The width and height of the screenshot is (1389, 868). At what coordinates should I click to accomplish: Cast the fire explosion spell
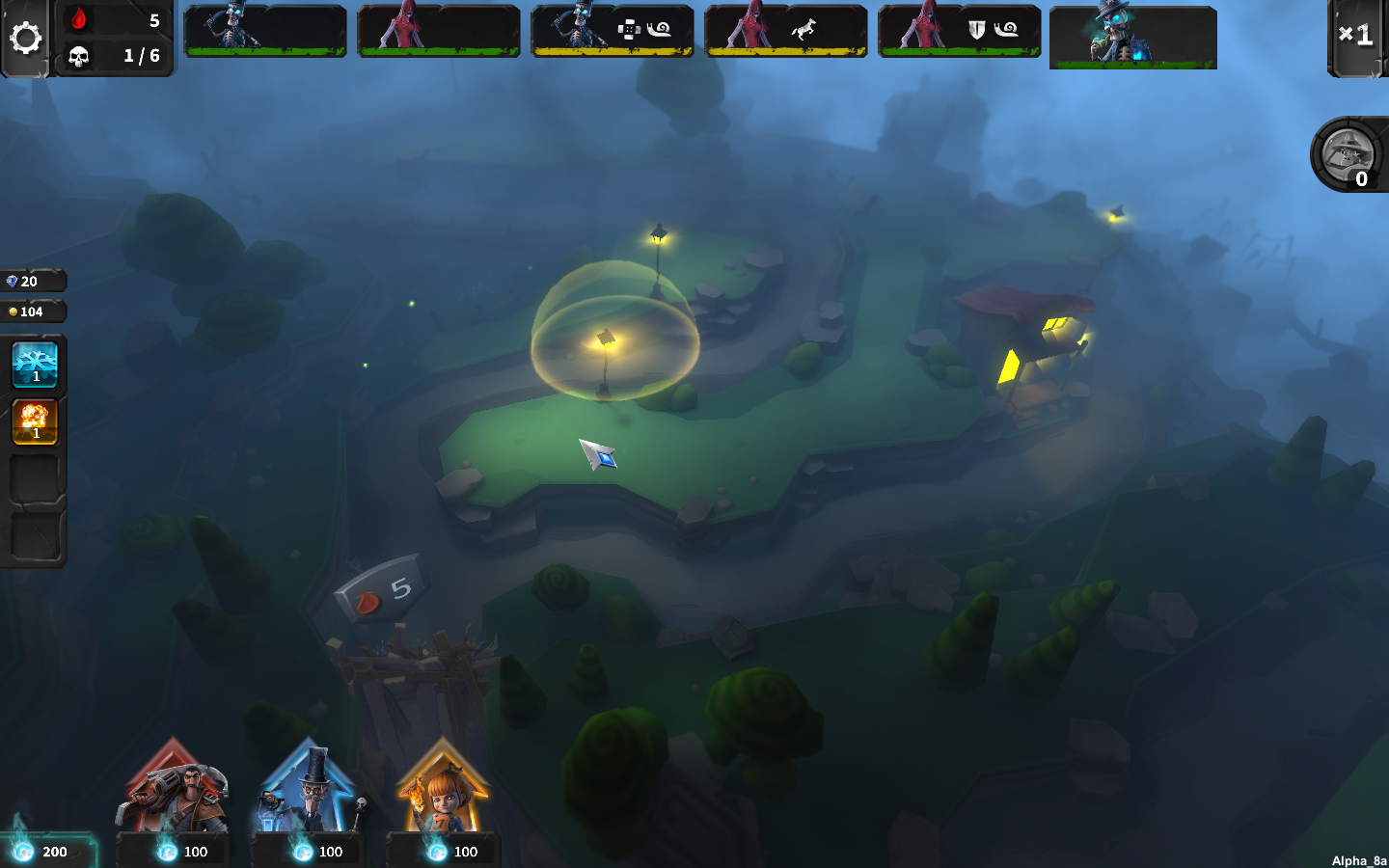point(35,421)
